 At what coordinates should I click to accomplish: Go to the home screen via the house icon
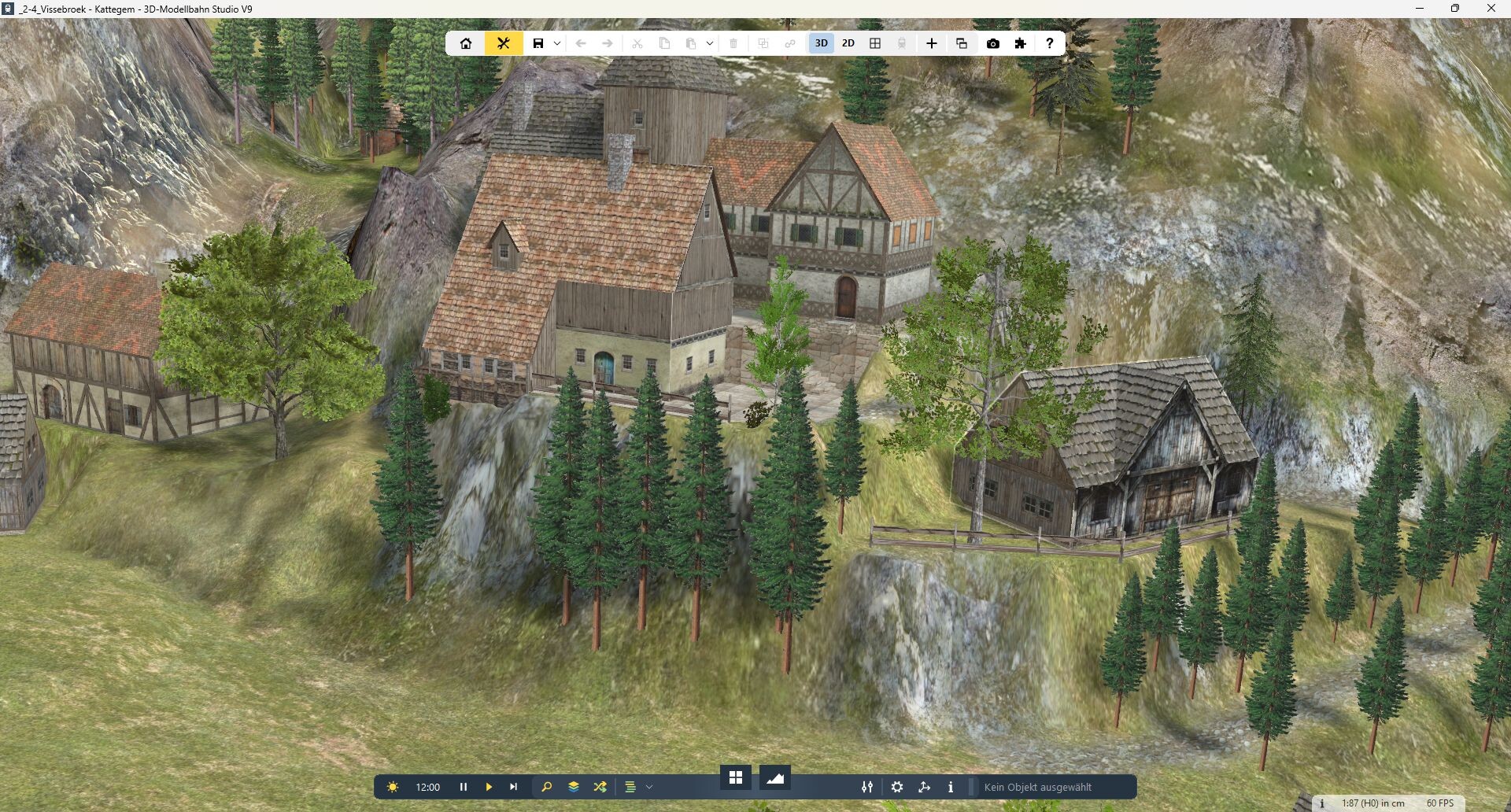466,43
